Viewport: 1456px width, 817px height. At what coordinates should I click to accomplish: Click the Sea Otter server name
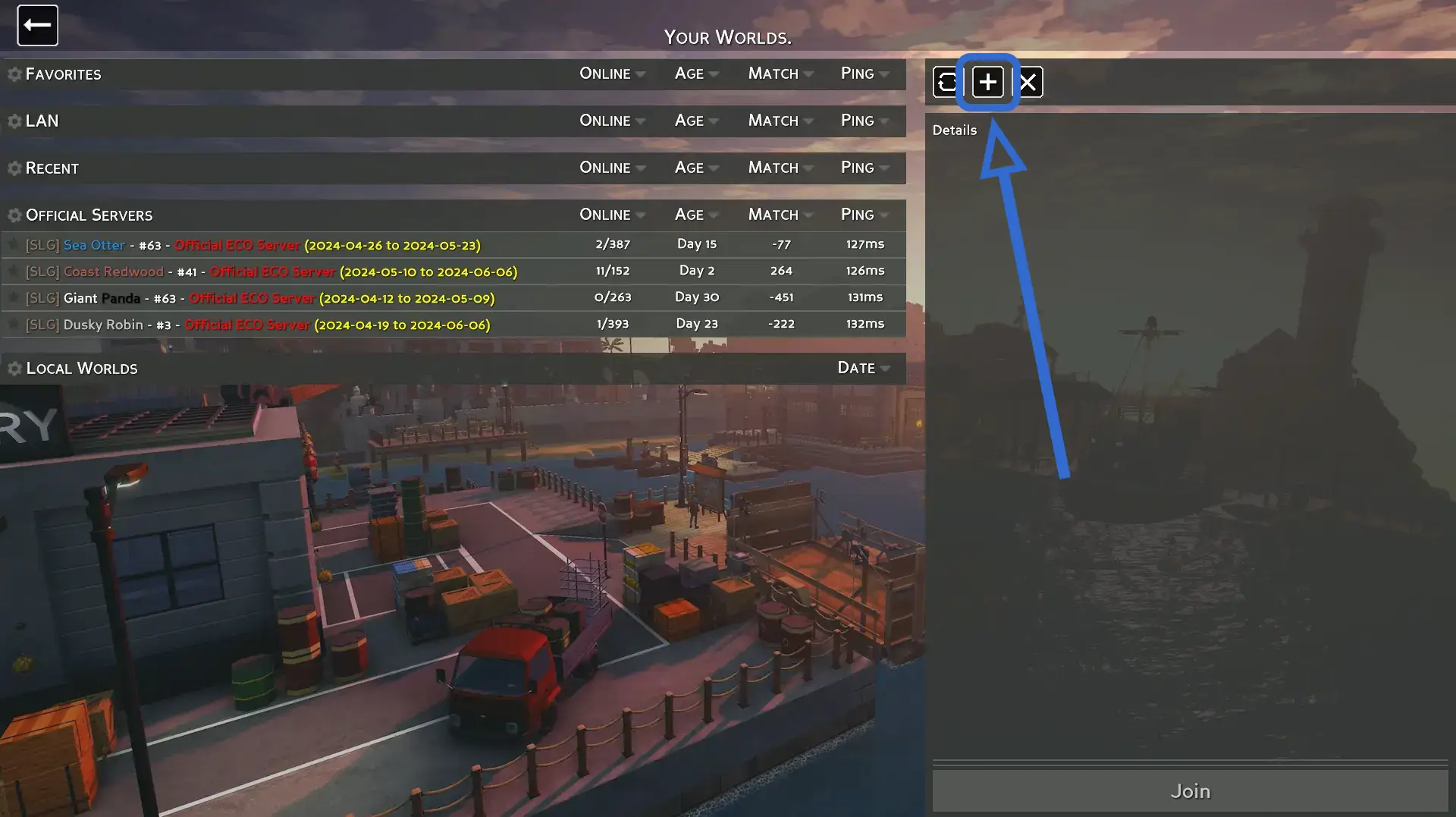click(x=94, y=244)
